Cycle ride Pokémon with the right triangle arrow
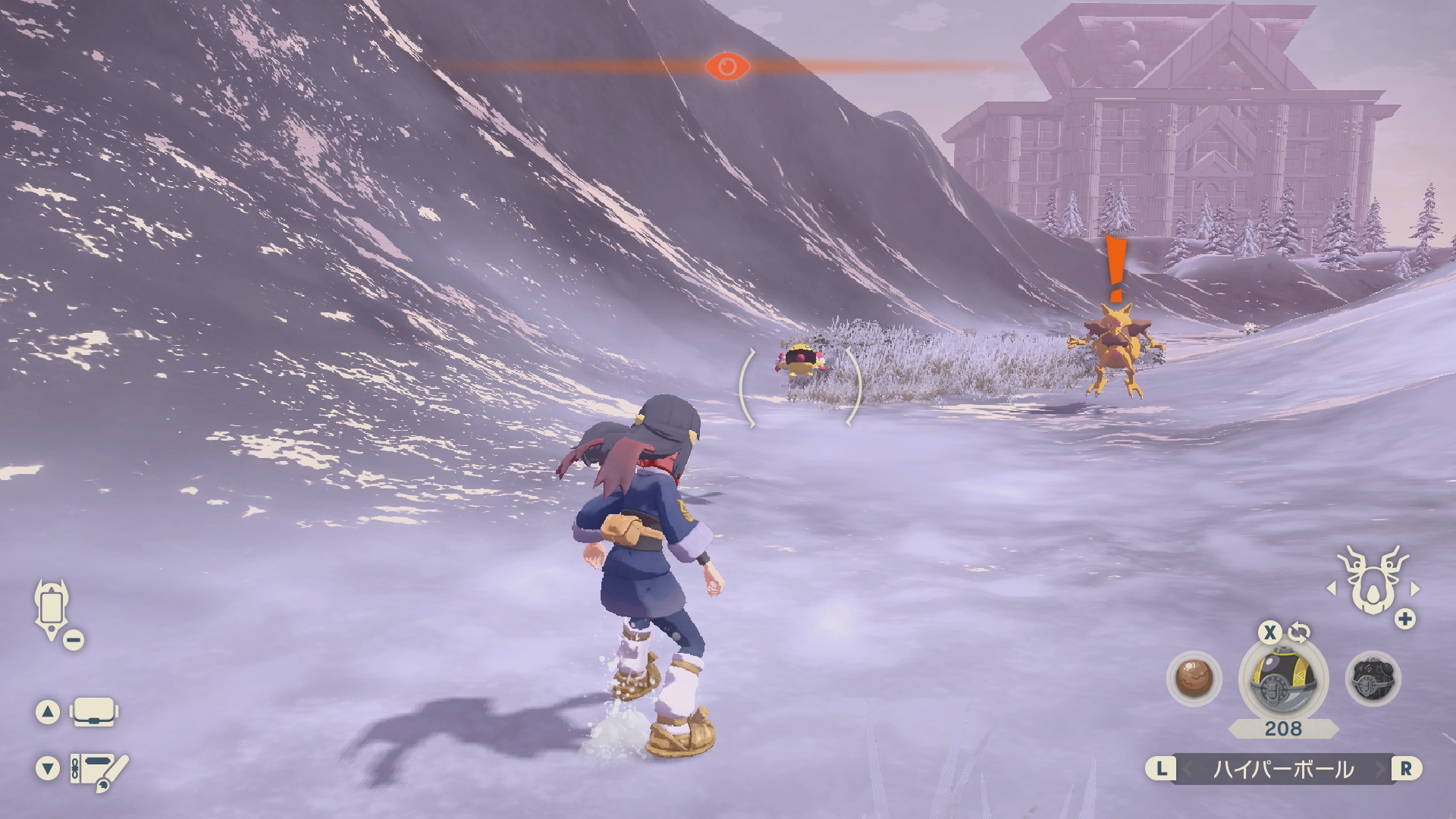 pos(1414,588)
